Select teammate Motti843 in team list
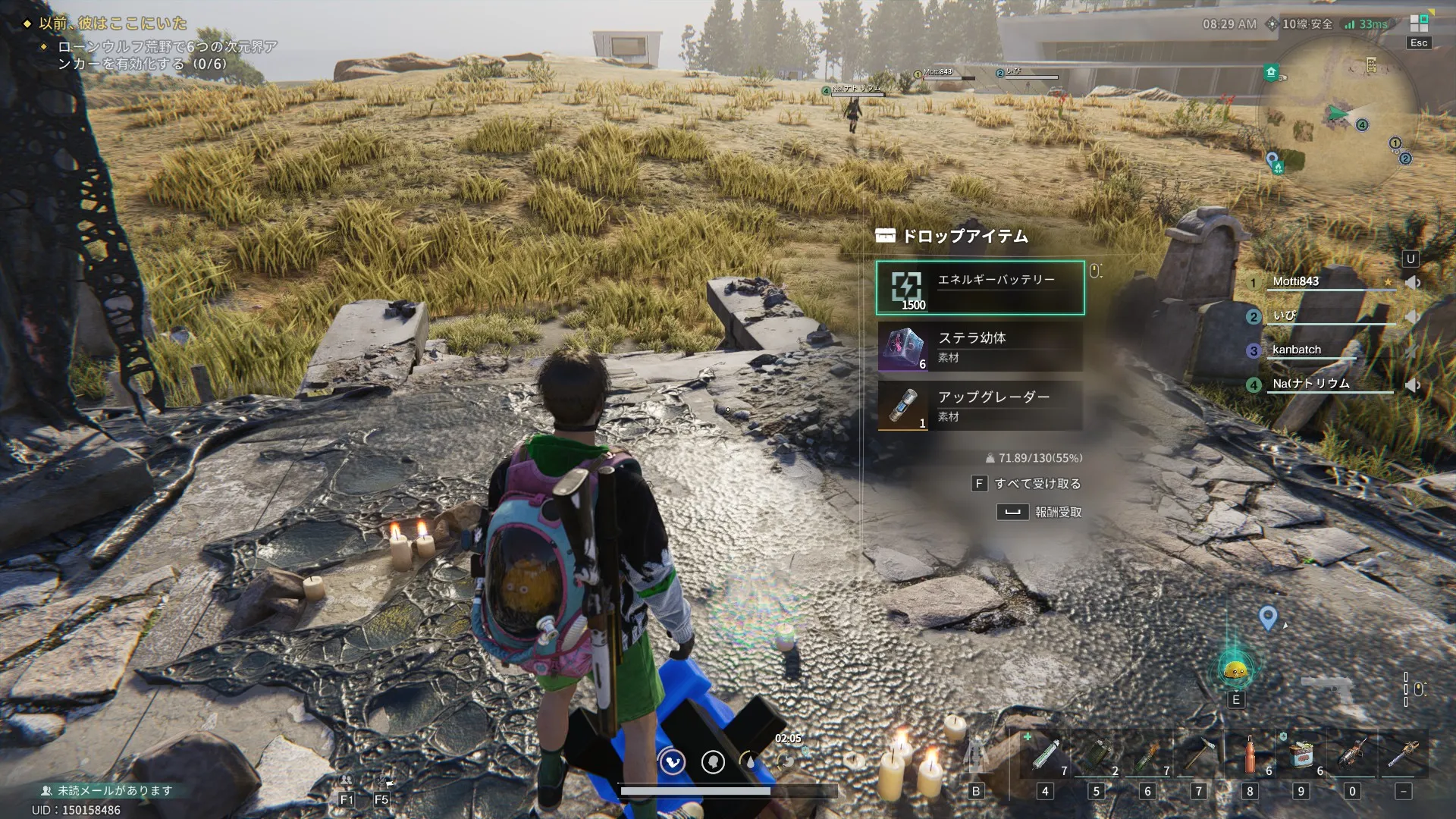Screen dimensions: 1456x819 point(1295,281)
